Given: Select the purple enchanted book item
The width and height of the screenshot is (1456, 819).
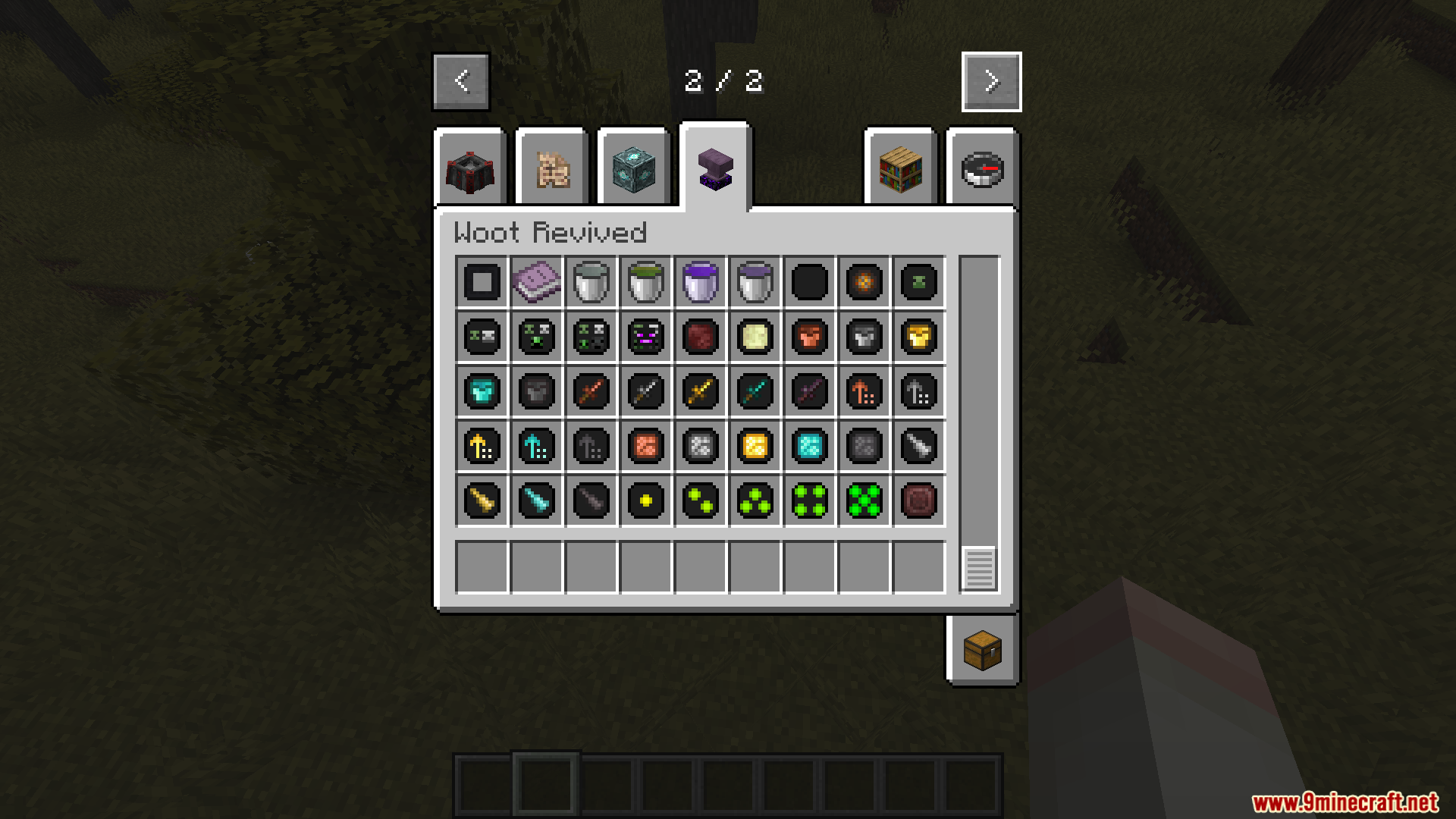Looking at the screenshot, I should coord(536,283).
